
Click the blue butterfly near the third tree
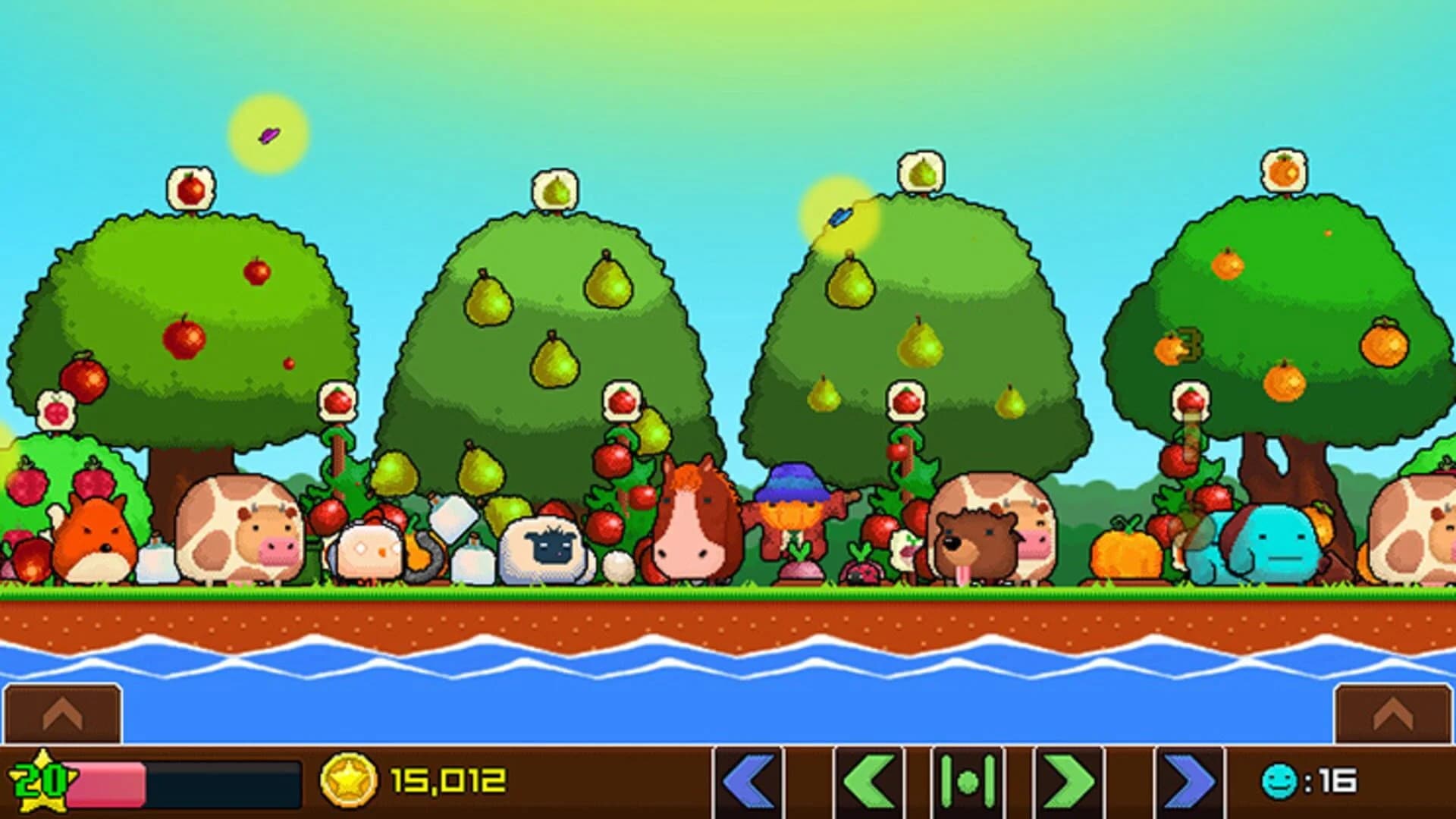click(x=842, y=216)
